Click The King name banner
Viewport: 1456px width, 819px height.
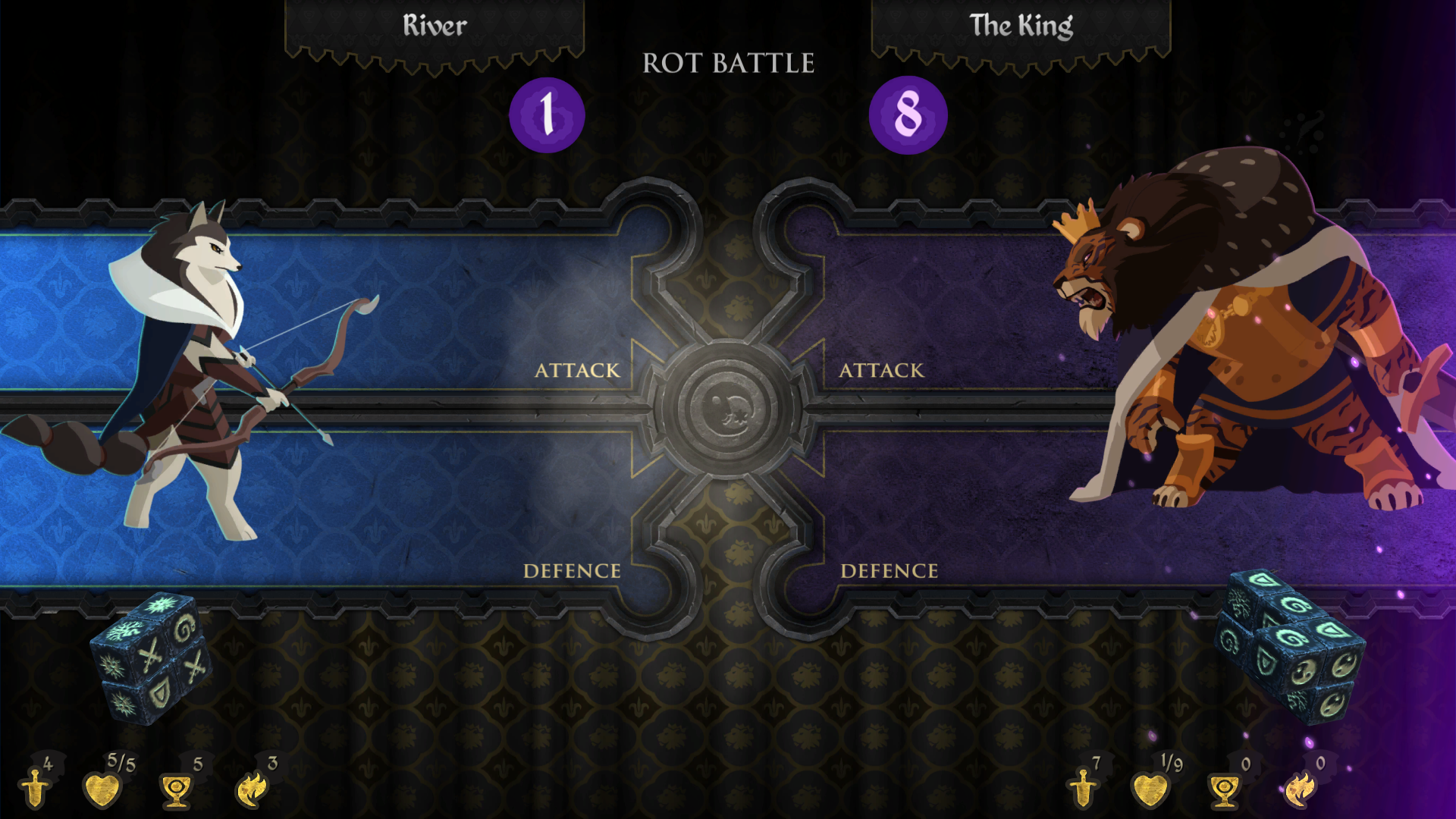pyautogui.click(x=1021, y=27)
